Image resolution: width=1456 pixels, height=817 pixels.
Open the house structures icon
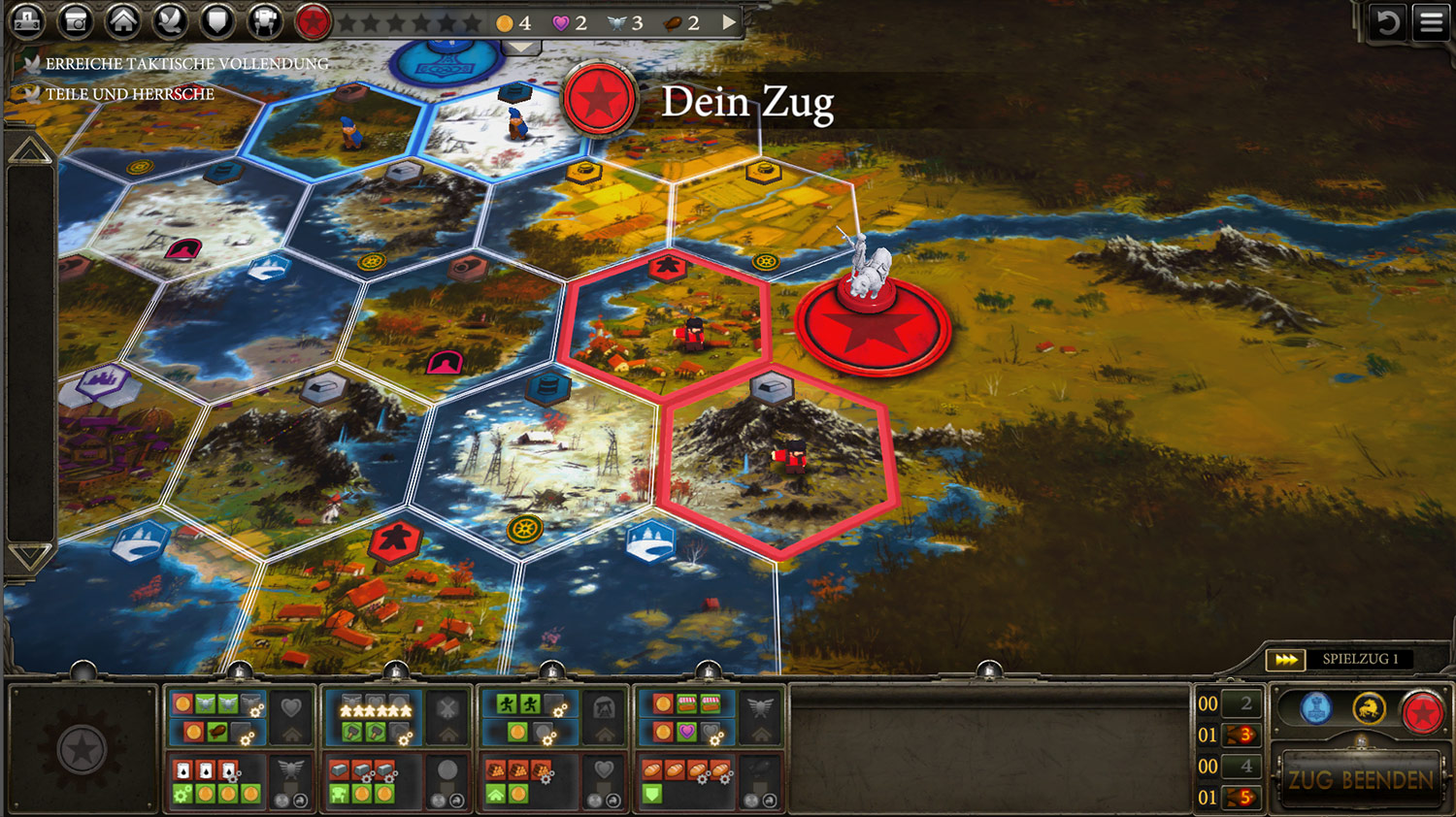click(123, 20)
